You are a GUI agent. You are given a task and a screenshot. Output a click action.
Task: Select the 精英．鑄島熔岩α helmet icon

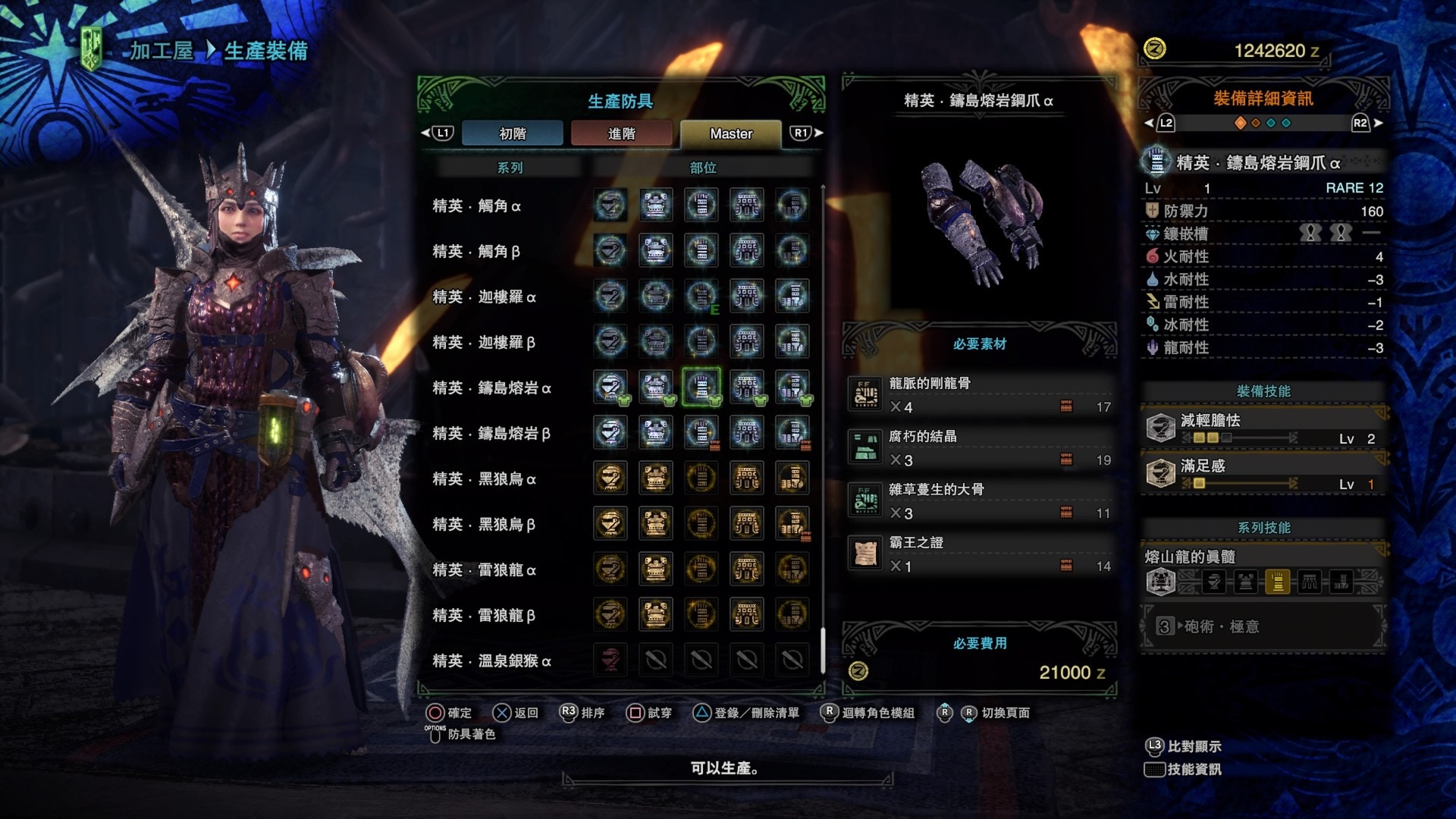[610, 388]
